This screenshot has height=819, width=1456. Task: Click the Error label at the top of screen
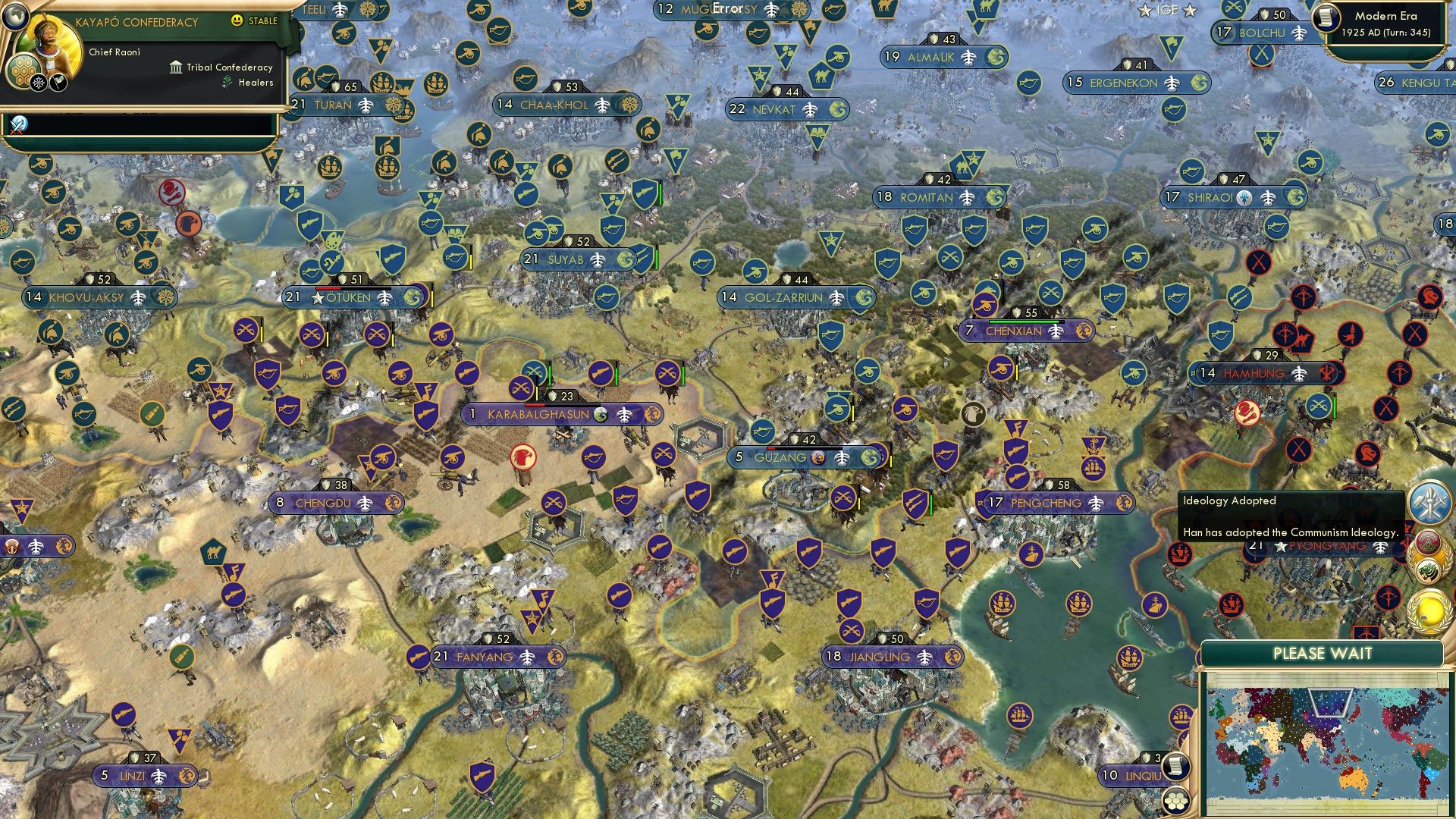[726, 9]
